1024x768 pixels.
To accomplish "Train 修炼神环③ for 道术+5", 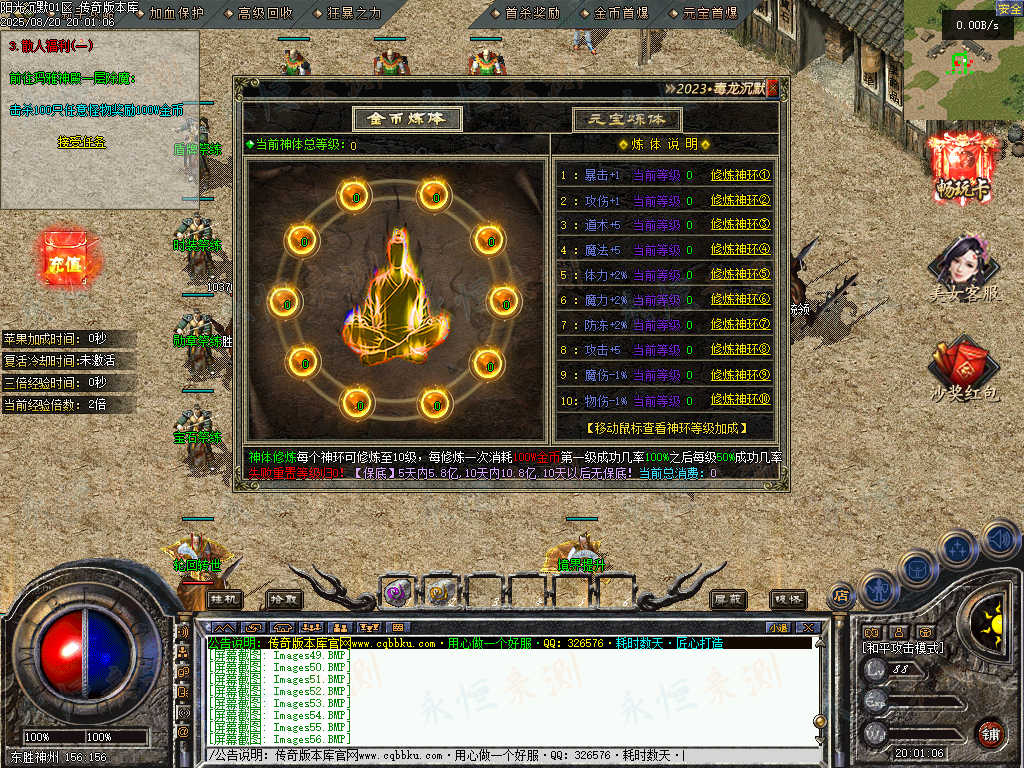I will (740, 225).
